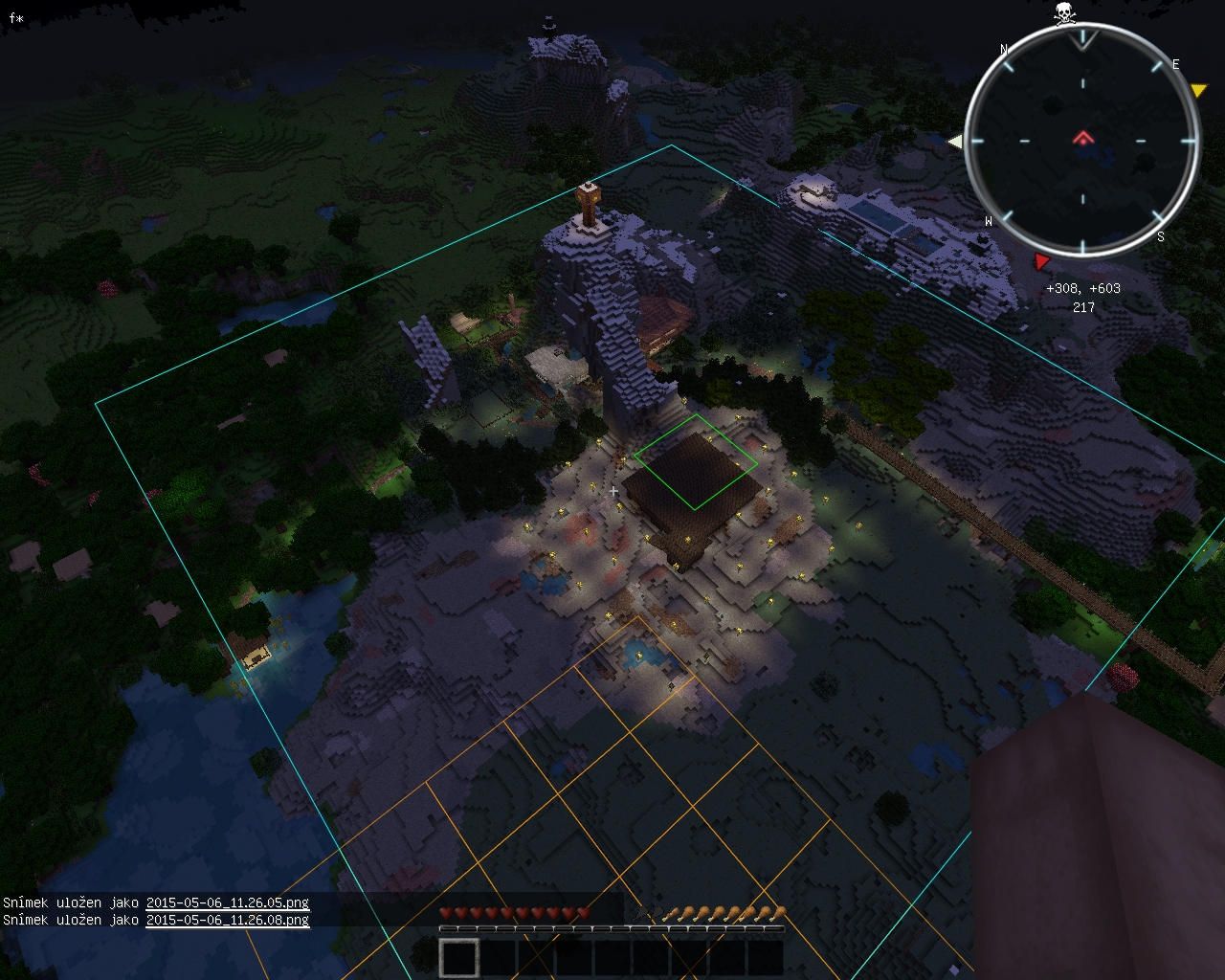Select the yellow waypoint arrow on the minimap rim
This screenshot has height=980, width=1225.
click(x=1198, y=91)
